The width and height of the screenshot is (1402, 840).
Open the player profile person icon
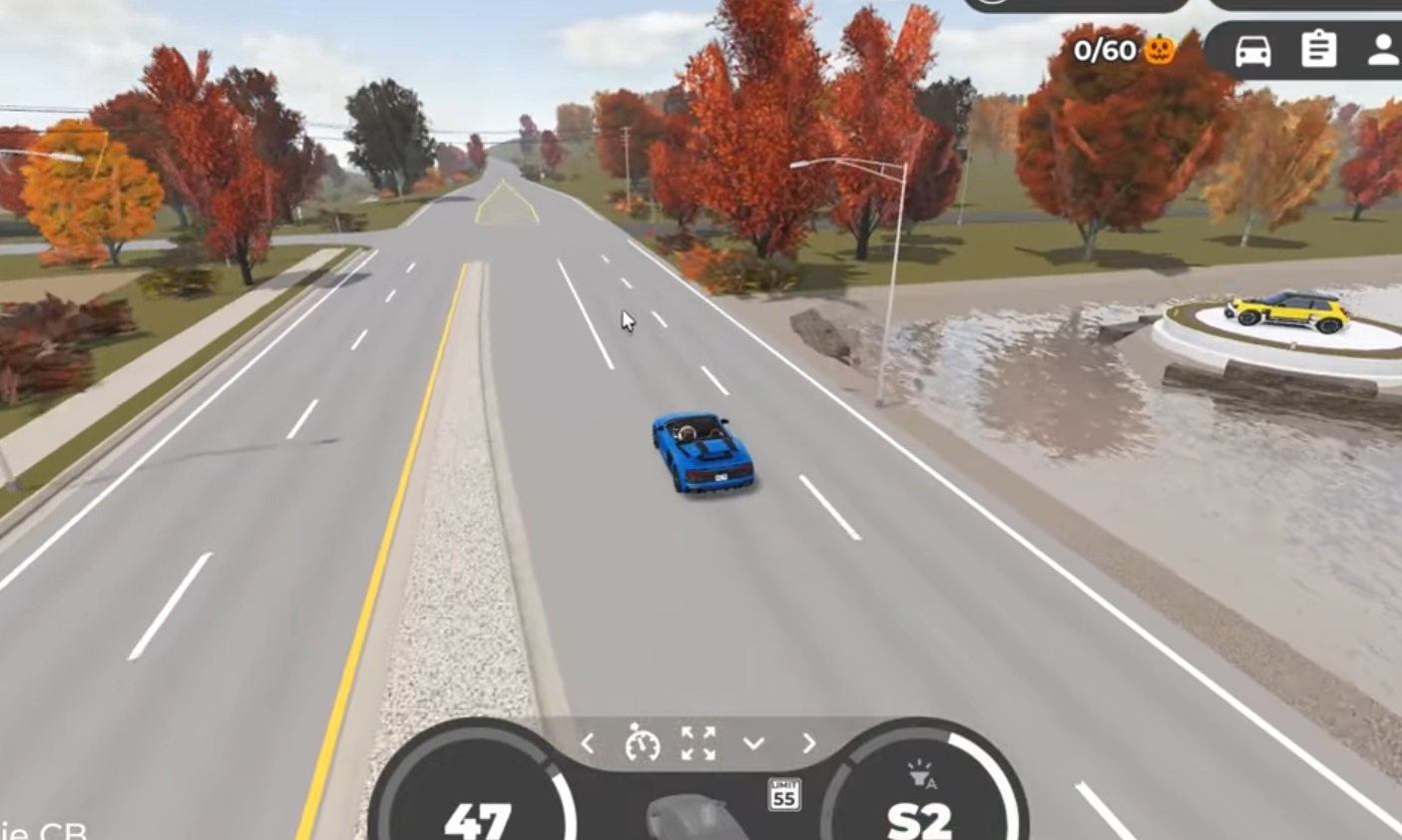pos(1383,50)
